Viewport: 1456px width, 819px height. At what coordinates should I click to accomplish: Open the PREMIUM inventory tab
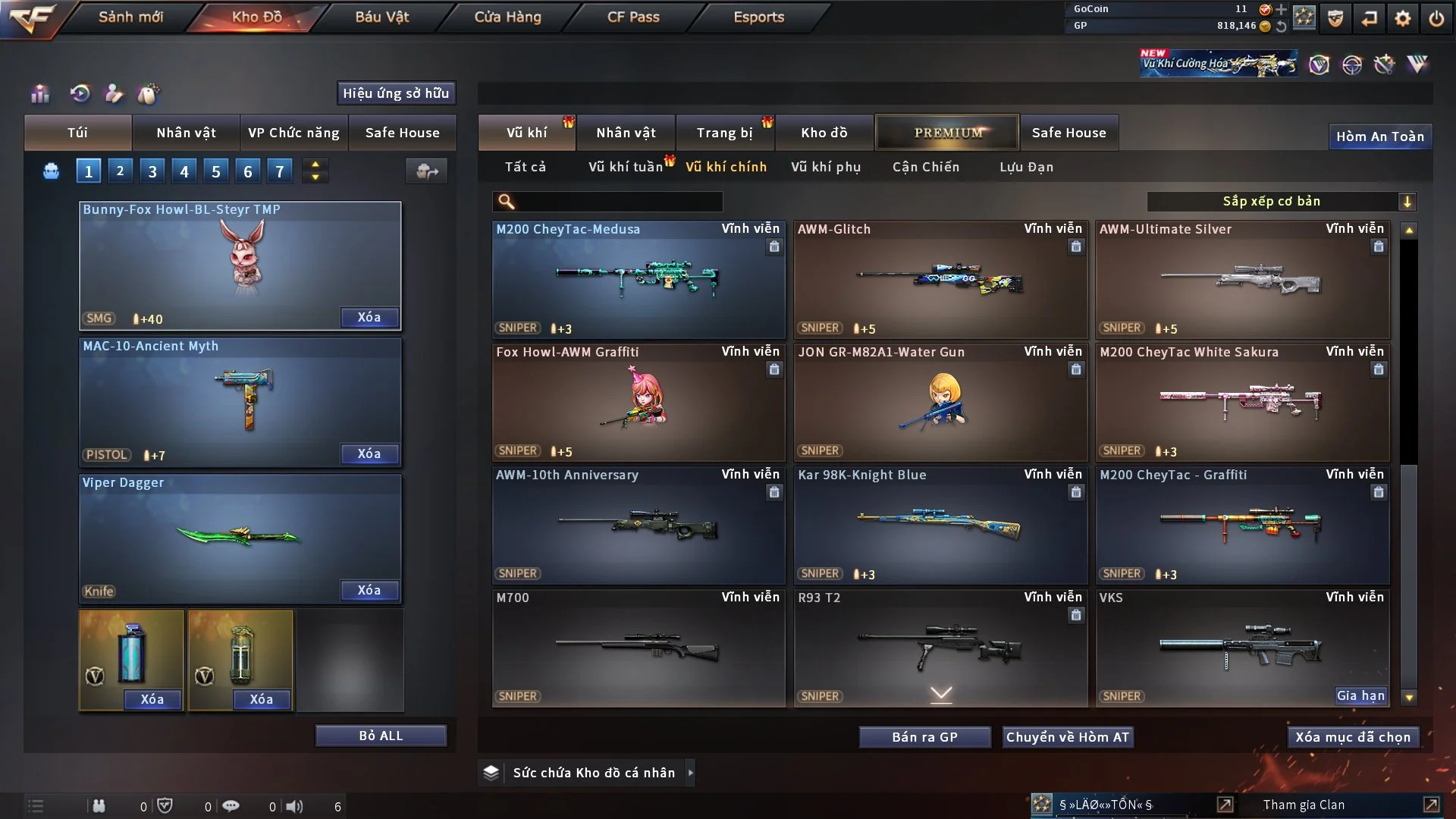pyautogui.click(x=947, y=133)
